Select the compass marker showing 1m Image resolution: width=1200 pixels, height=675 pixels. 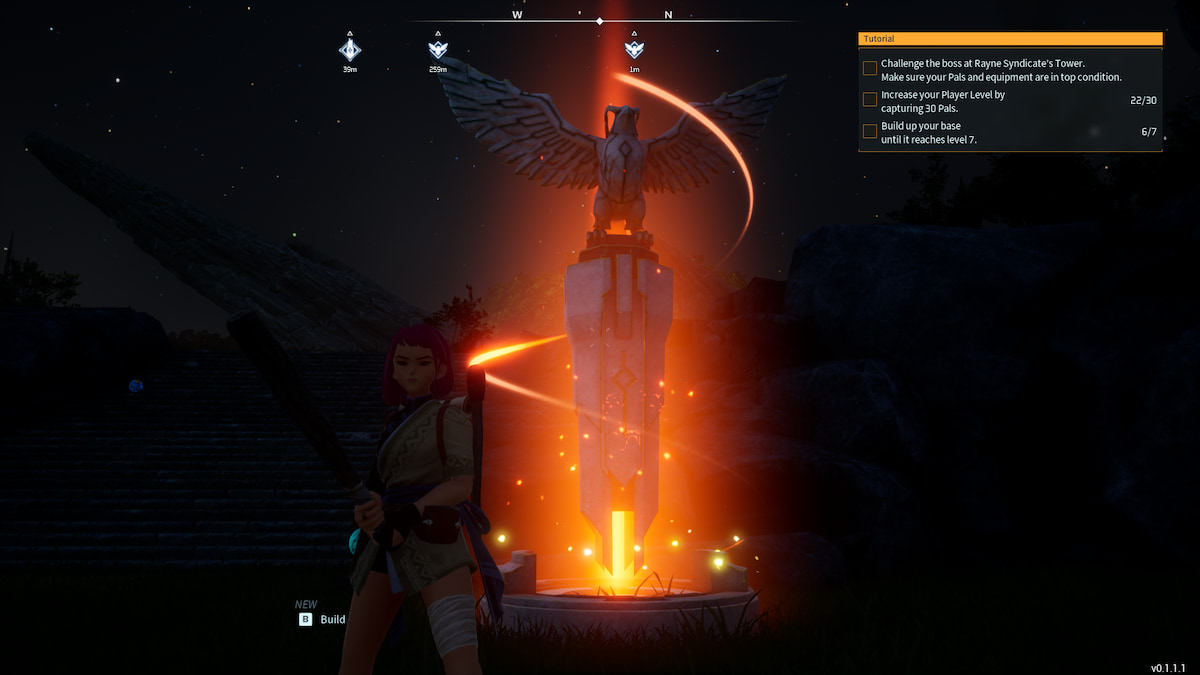[634, 49]
